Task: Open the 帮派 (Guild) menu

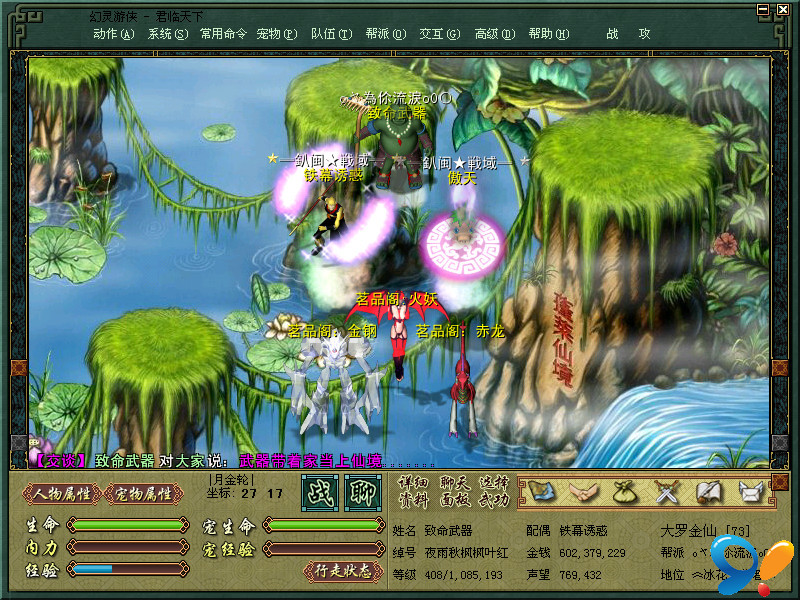Action: point(385,33)
